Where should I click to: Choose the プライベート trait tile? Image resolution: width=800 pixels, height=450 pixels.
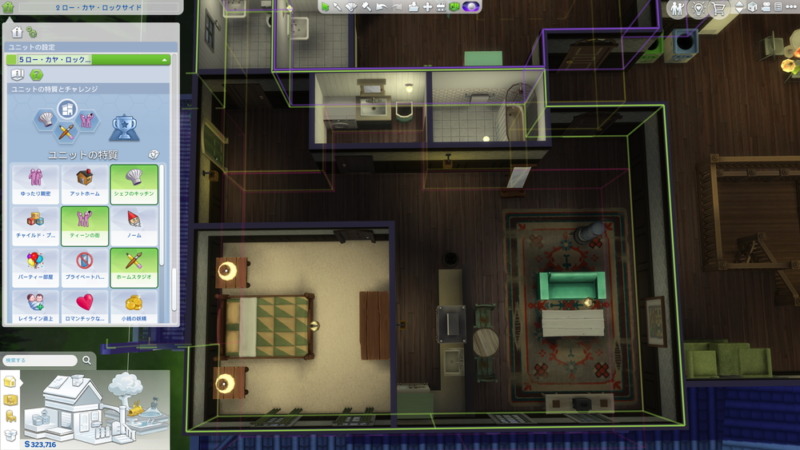85,267
